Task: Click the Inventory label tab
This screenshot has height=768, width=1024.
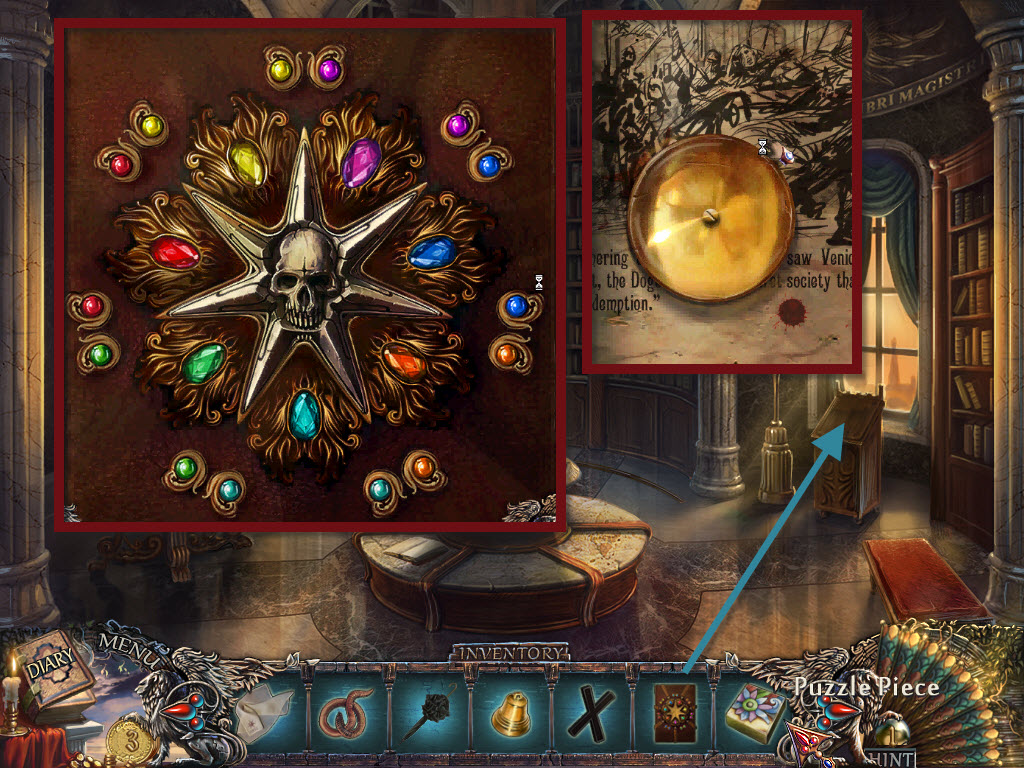Action: (x=511, y=653)
